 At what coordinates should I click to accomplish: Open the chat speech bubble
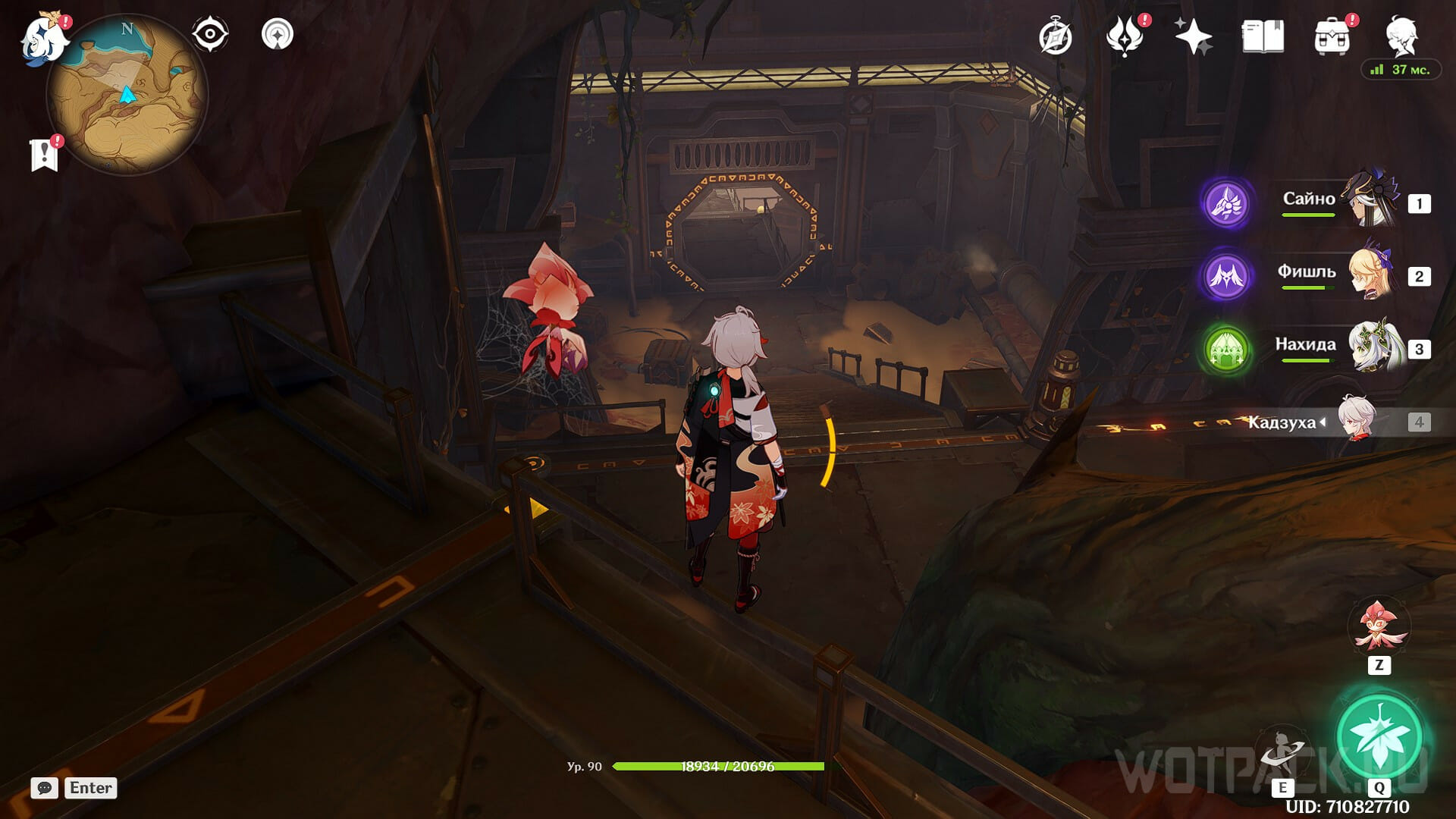[x=45, y=788]
